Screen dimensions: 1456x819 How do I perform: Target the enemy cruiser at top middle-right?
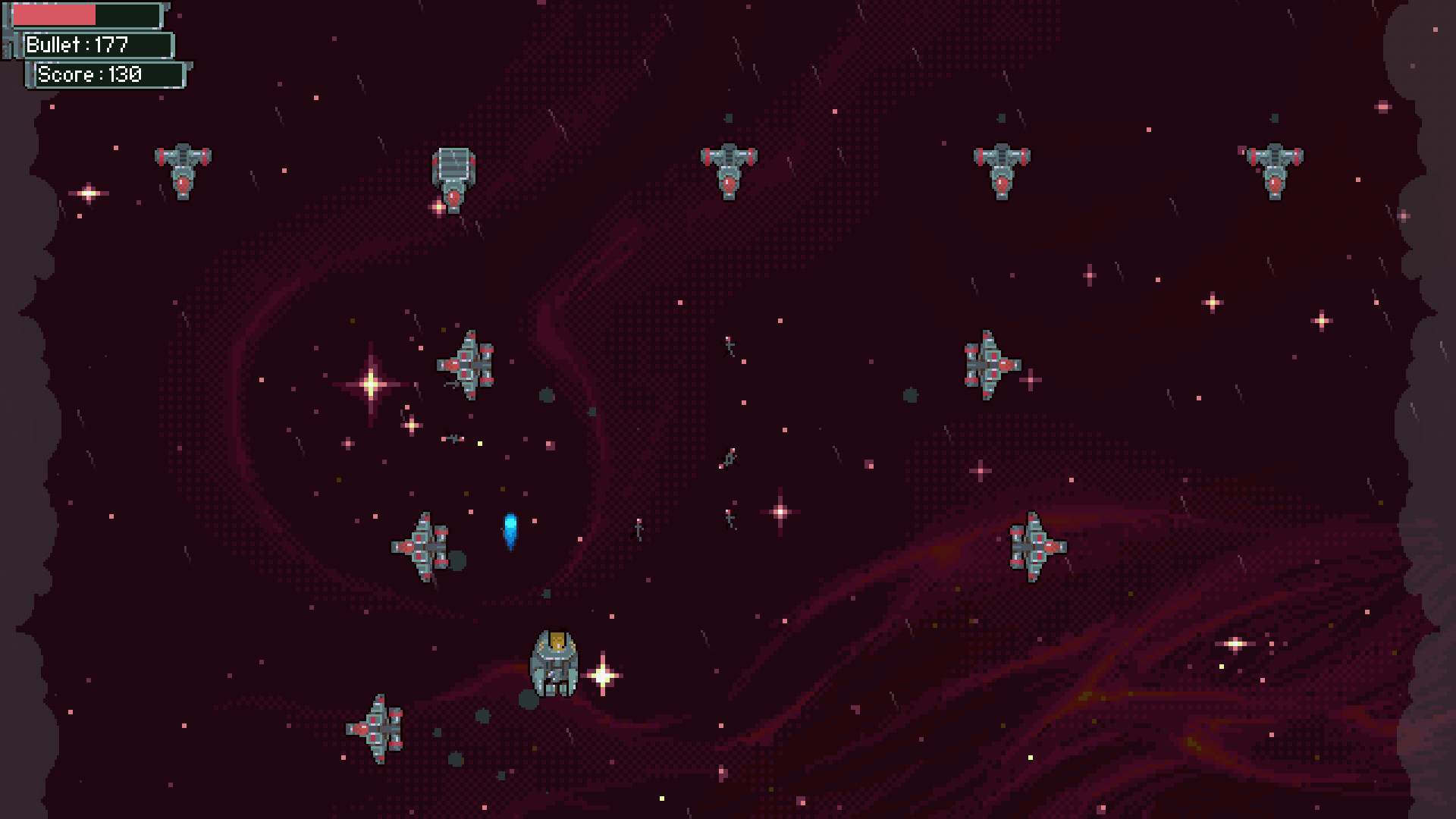coord(728,171)
